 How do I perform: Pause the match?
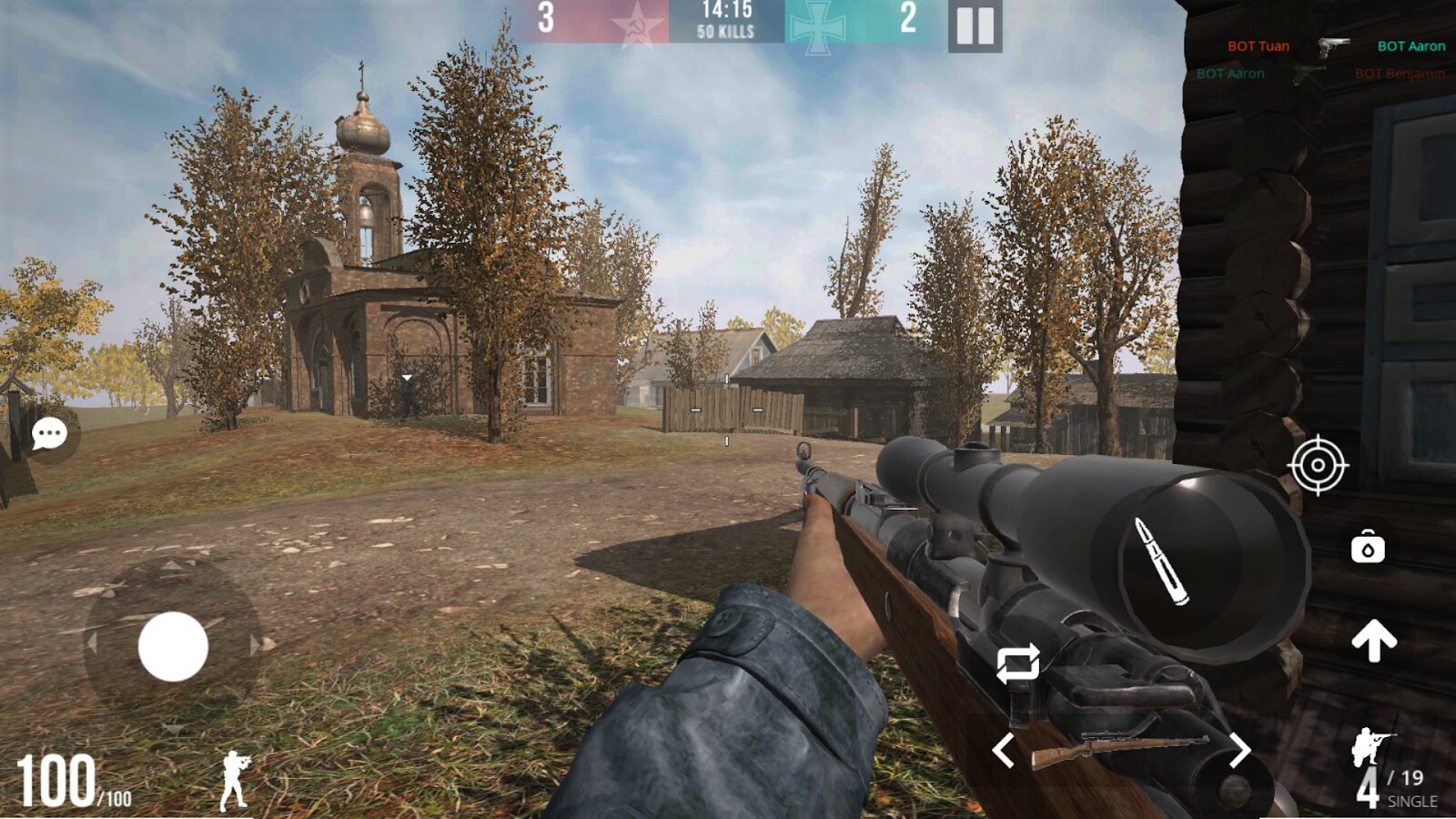975,25
